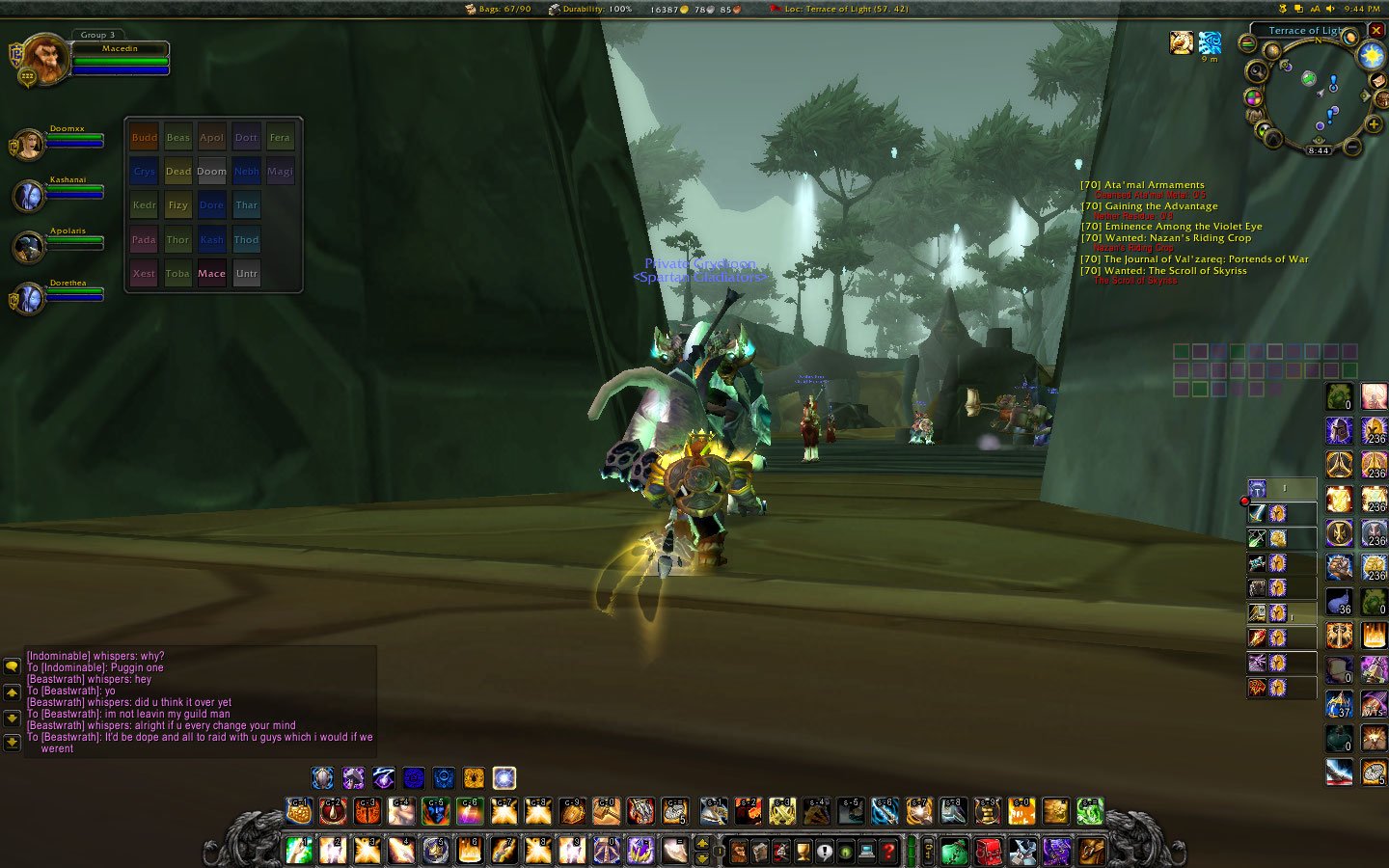
Task: Click the 'Budd' raid frame cell
Action: click(144, 137)
